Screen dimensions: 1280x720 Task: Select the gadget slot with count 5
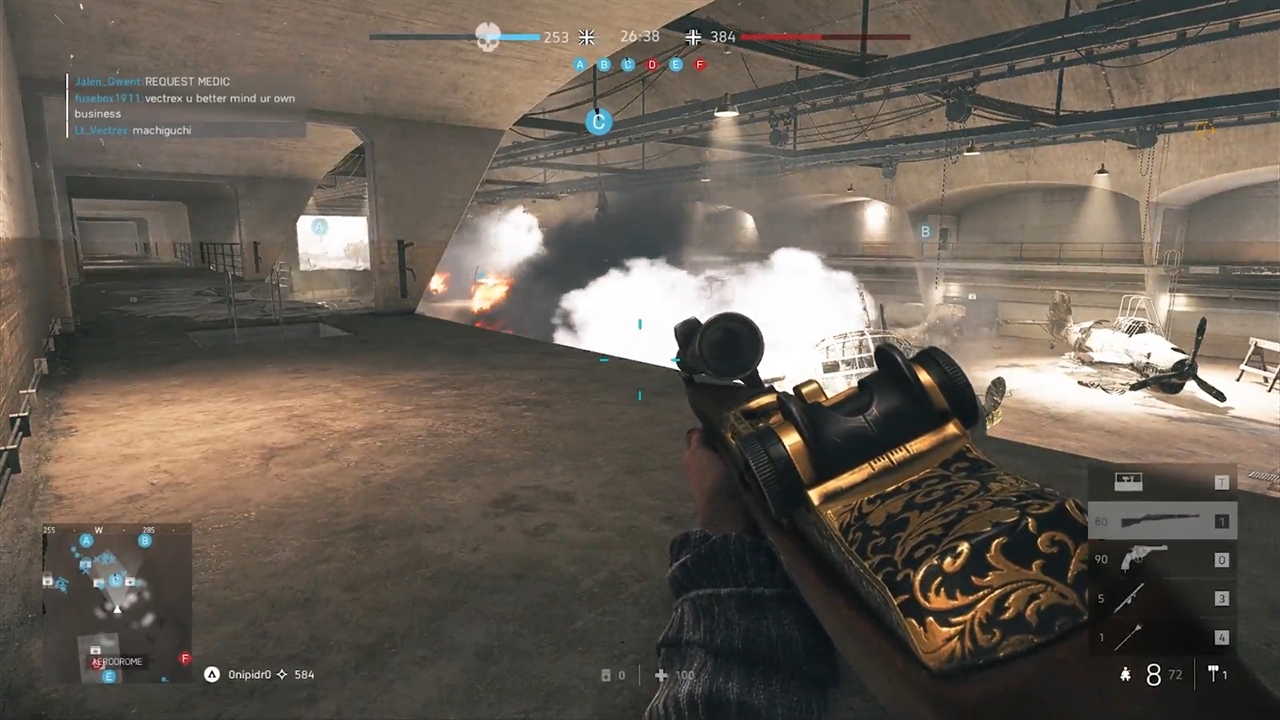(1162, 598)
